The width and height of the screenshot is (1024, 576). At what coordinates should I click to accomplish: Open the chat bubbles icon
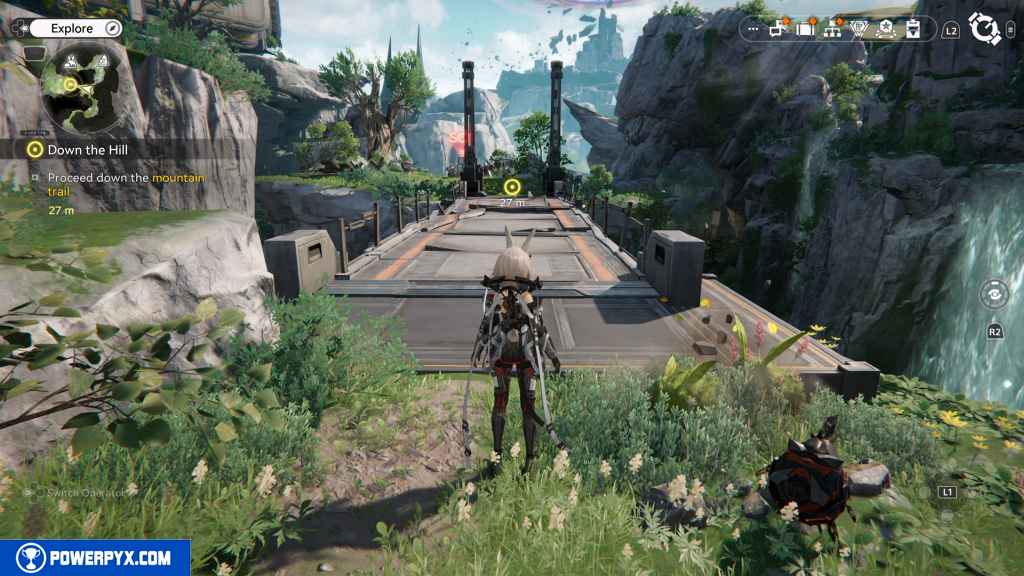pos(778,30)
